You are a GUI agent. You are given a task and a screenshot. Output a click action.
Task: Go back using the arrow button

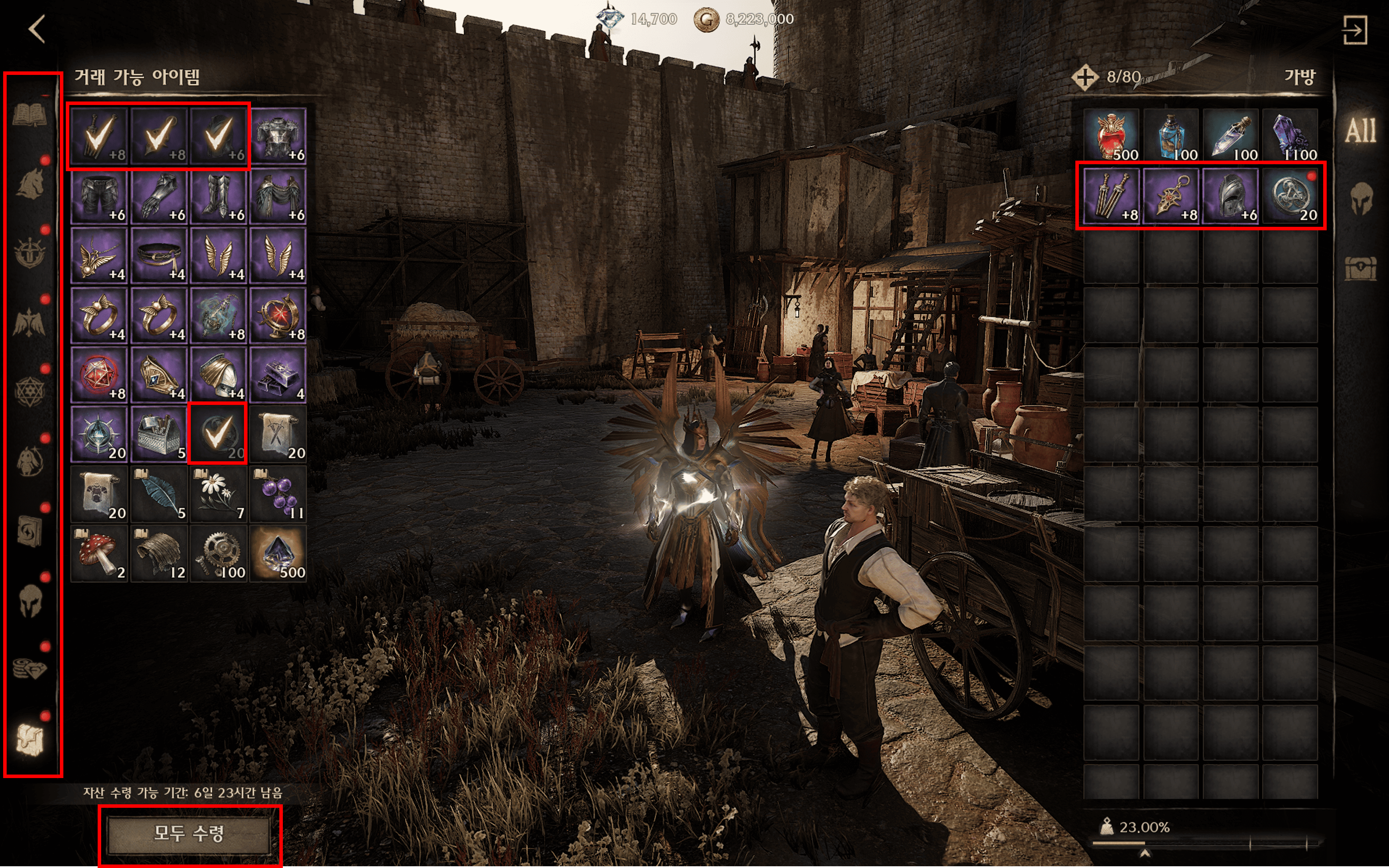(x=37, y=29)
